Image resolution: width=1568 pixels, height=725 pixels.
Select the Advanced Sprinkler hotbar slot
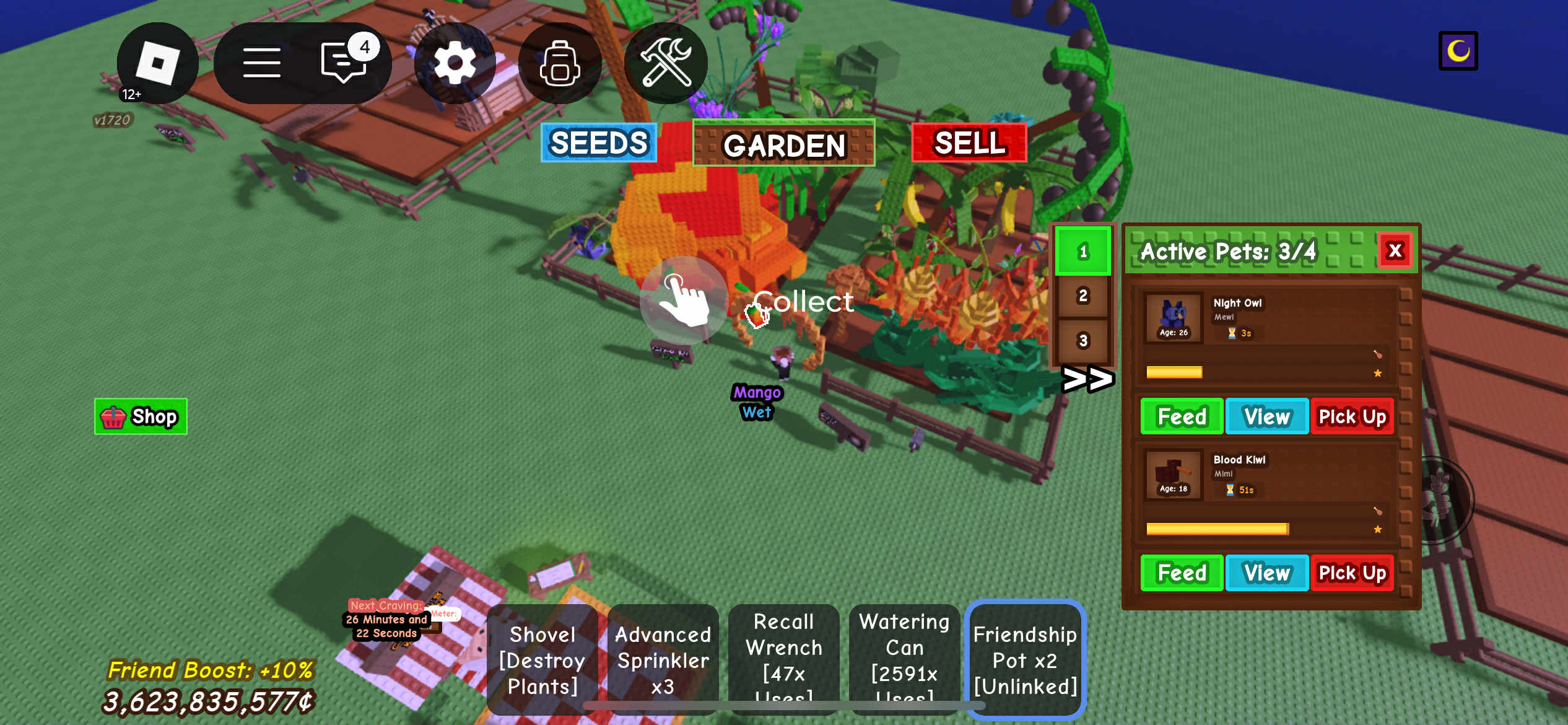(663, 660)
